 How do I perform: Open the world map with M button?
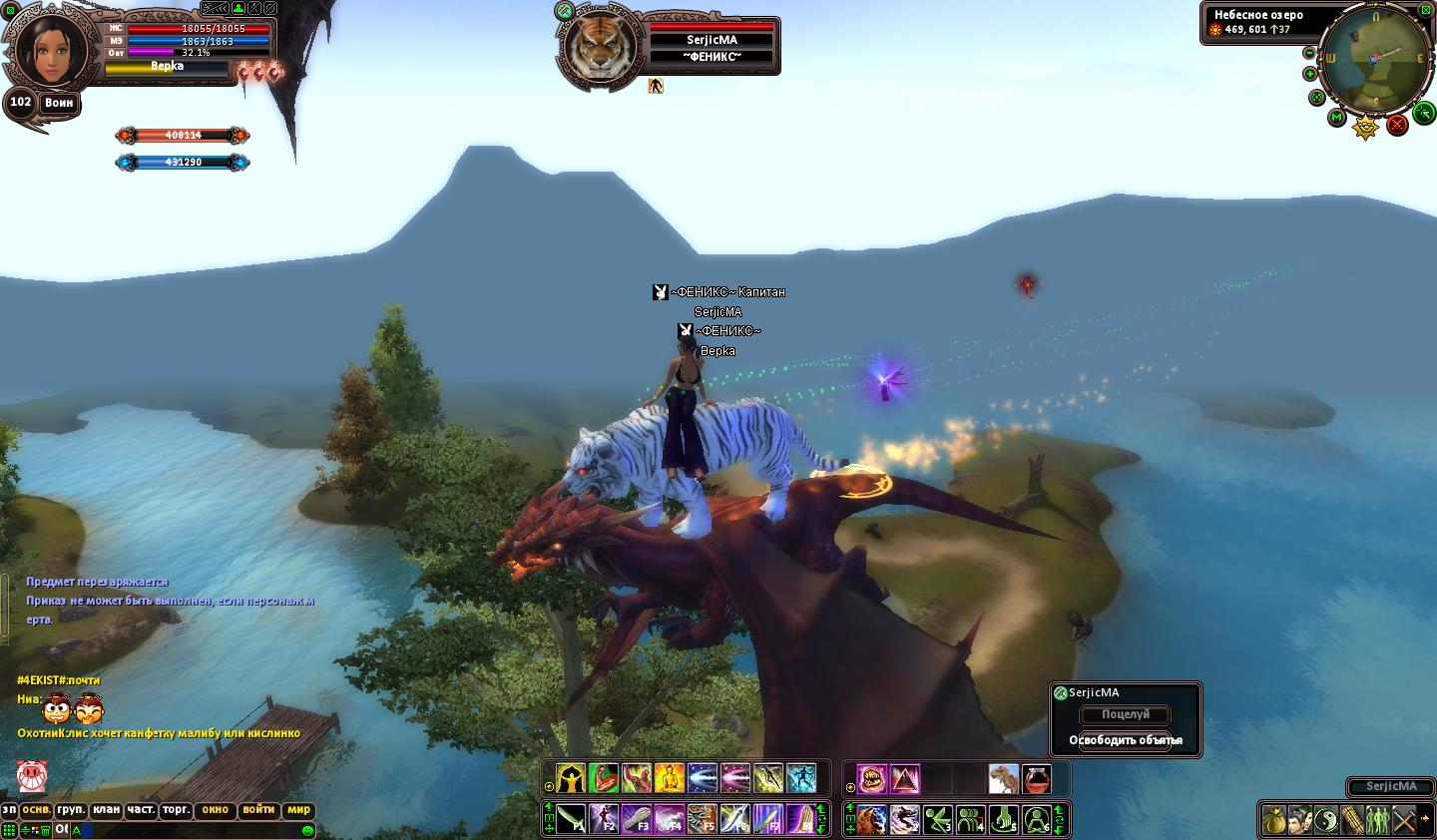pyautogui.click(x=1337, y=118)
